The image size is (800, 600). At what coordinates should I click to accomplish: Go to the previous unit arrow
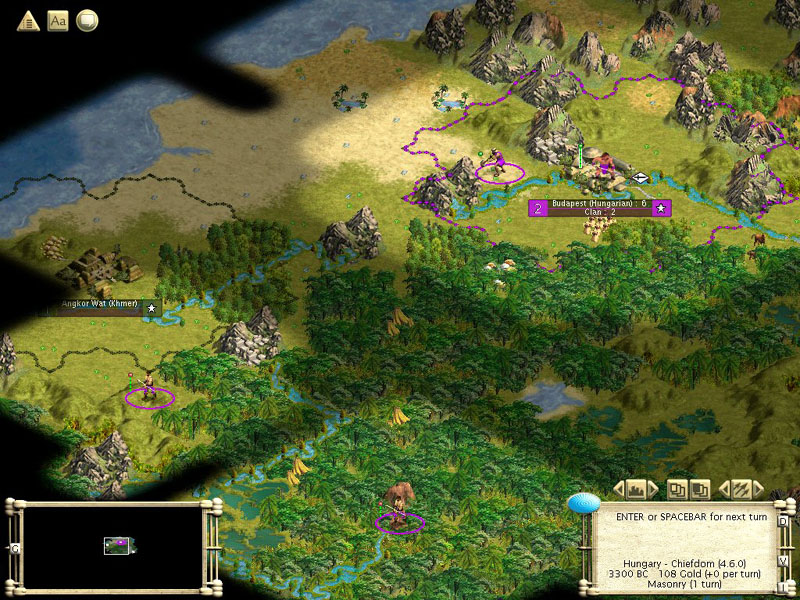pyautogui.click(x=725, y=489)
